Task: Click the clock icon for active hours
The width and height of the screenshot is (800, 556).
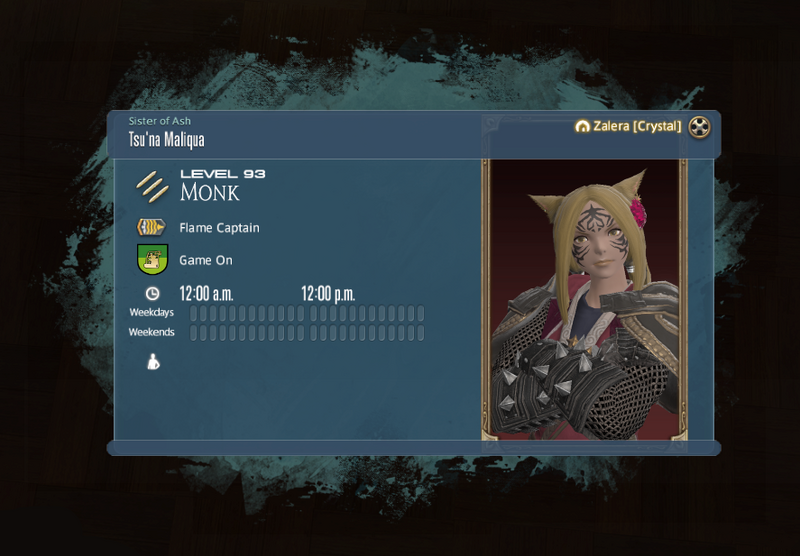Action: click(152, 293)
